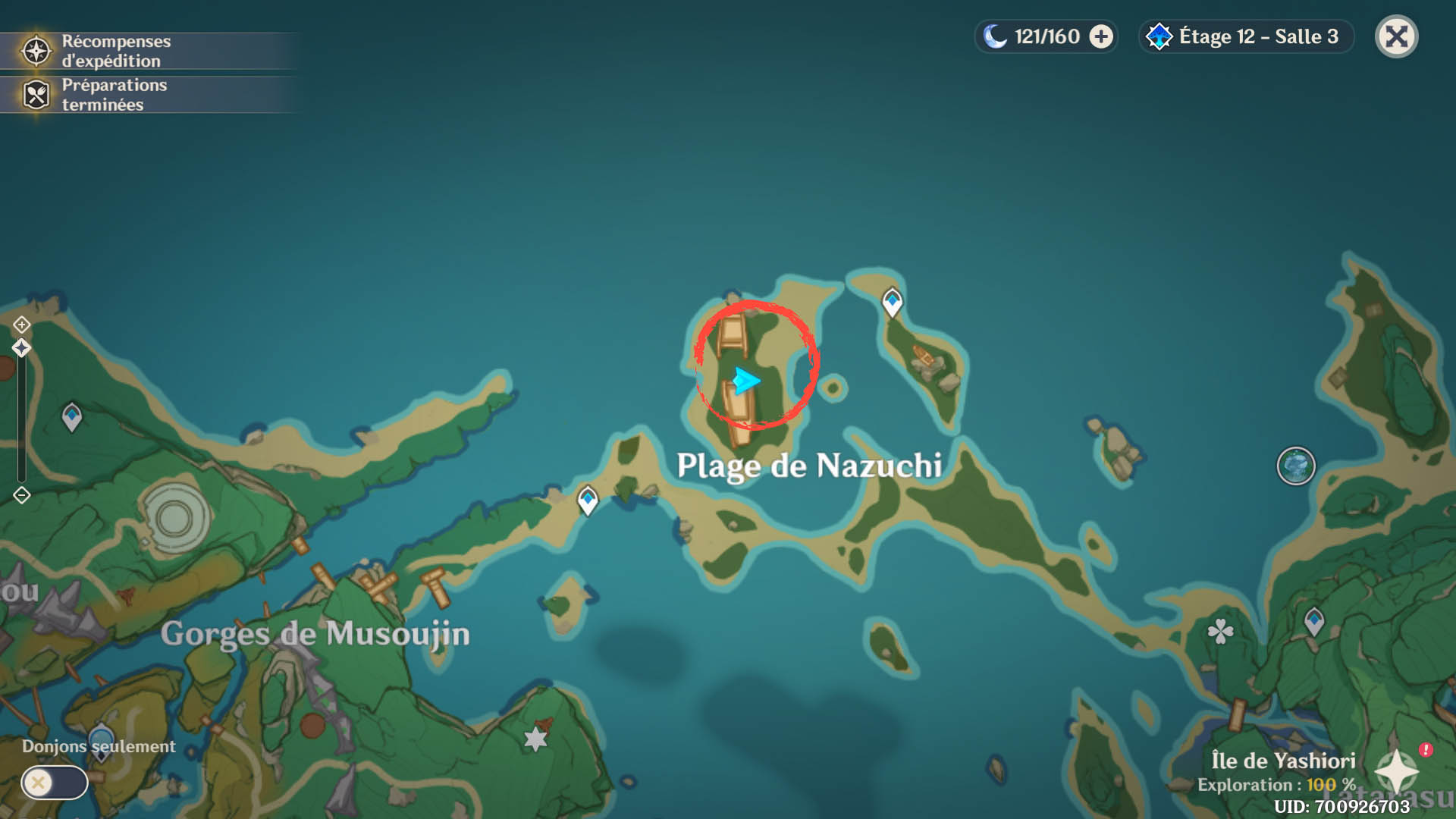Add resin with the plus button
The image size is (1456, 819).
click(x=1101, y=36)
